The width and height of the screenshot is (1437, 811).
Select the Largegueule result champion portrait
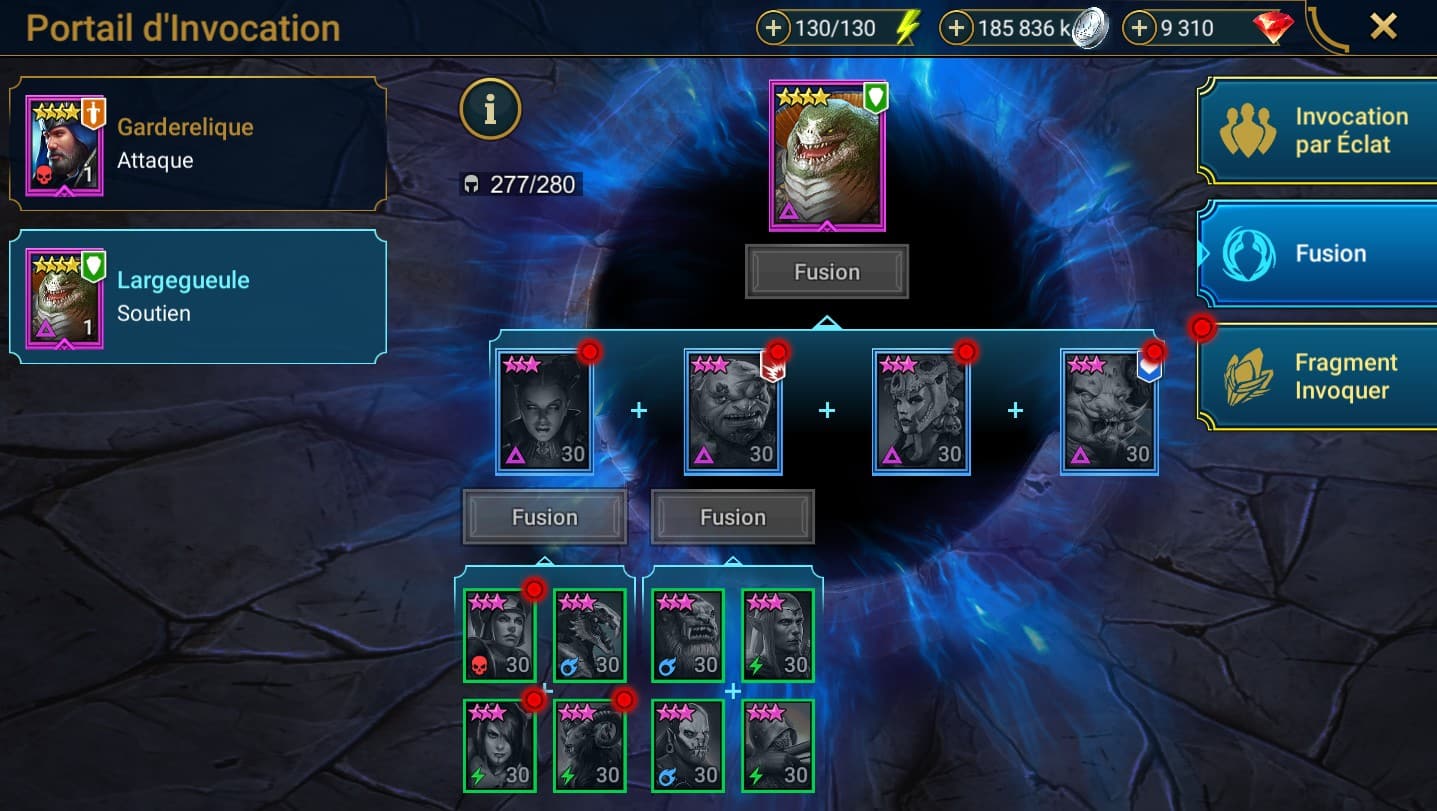(826, 156)
